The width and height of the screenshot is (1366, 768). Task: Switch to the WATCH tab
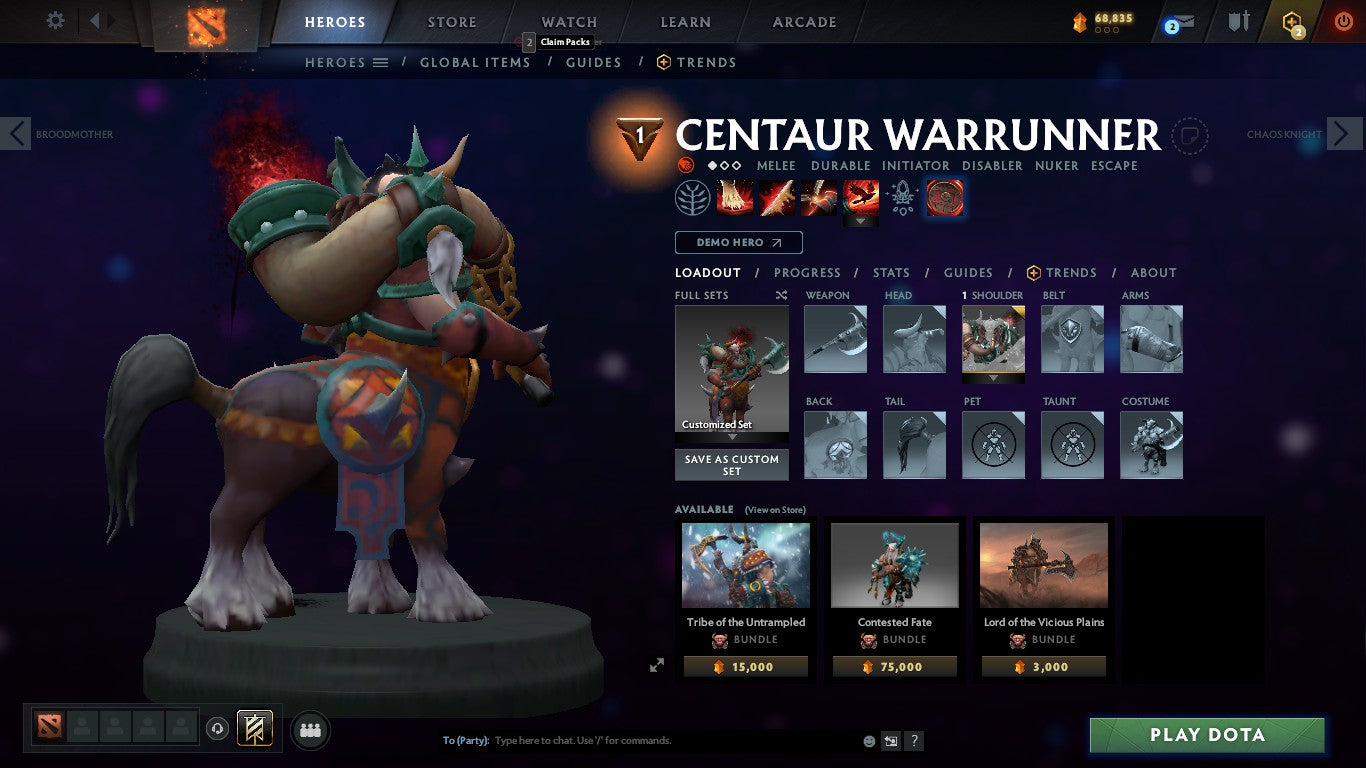tap(568, 21)
